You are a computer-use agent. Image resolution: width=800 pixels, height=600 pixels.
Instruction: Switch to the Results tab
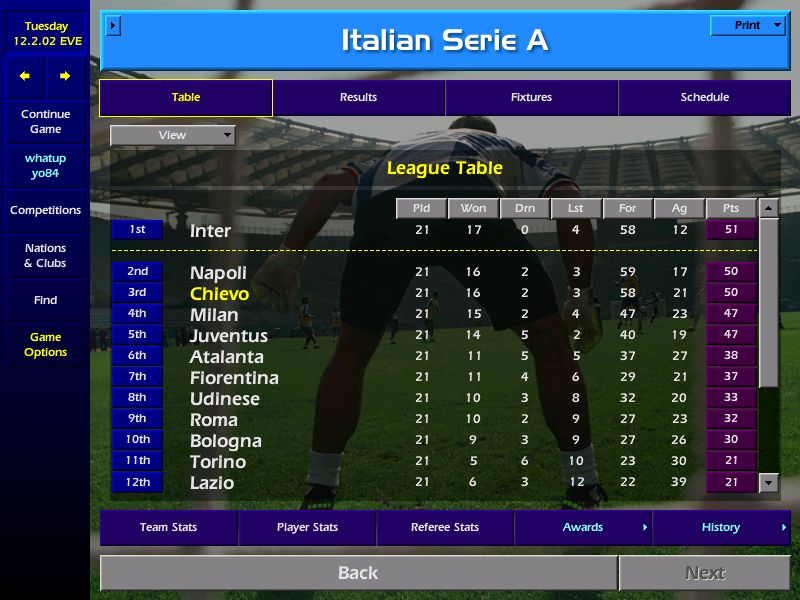pyautogui.click(x=358, y=97)
